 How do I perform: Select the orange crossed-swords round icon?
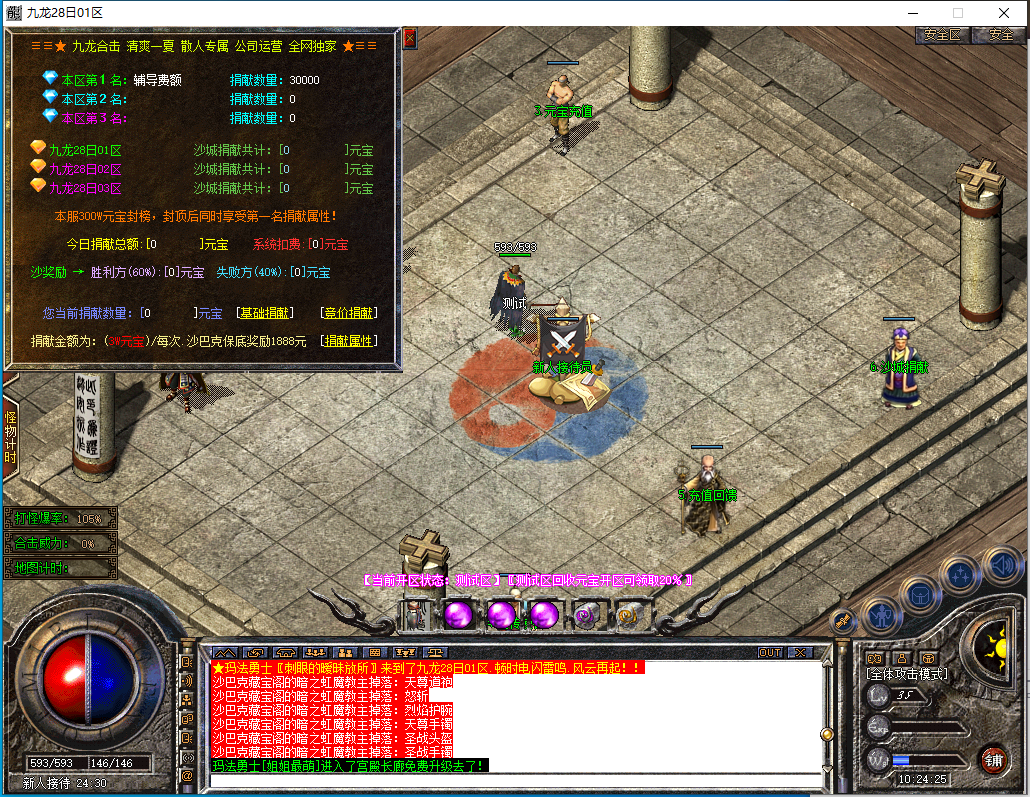[x=844, y=619]
